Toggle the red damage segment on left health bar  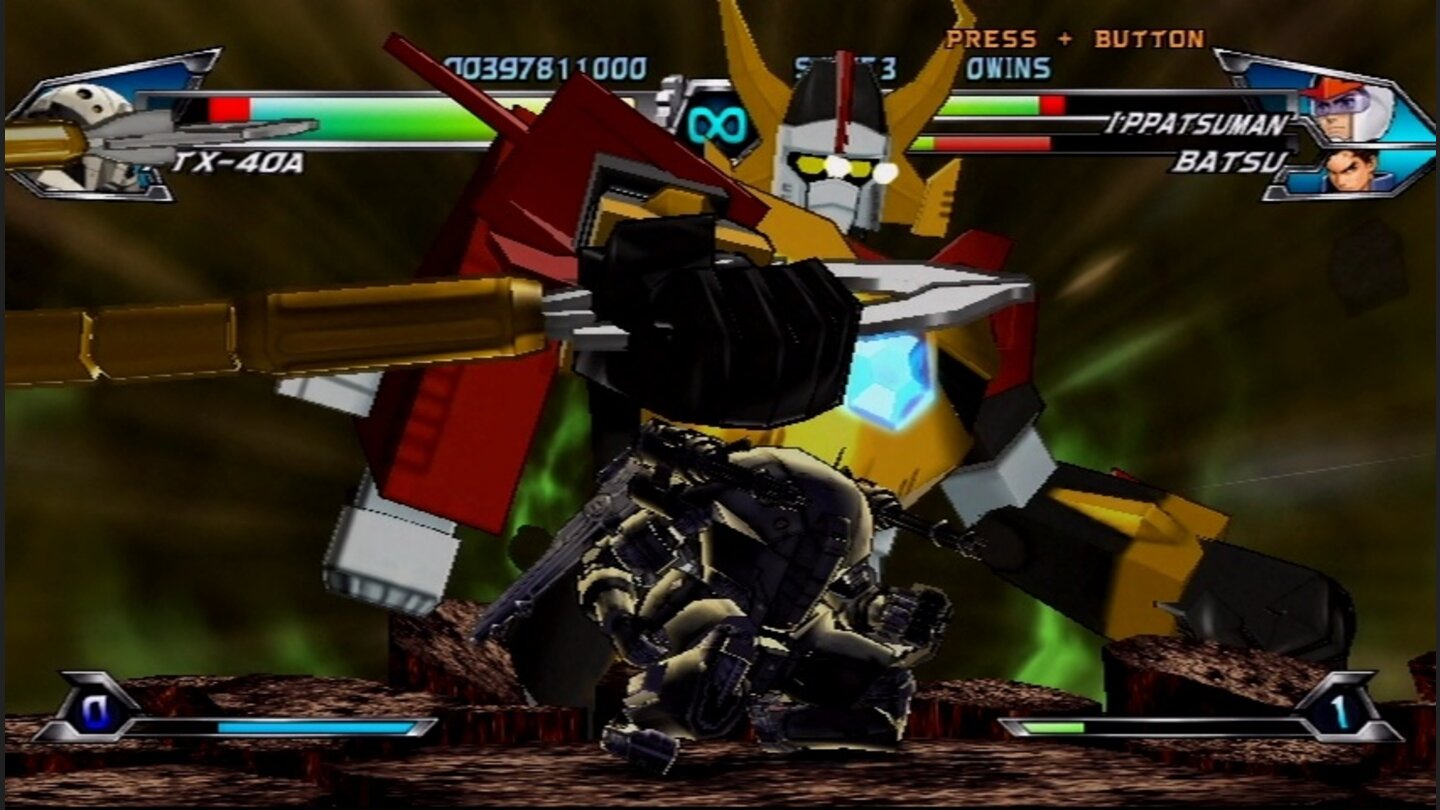click(x=232, y=108)
